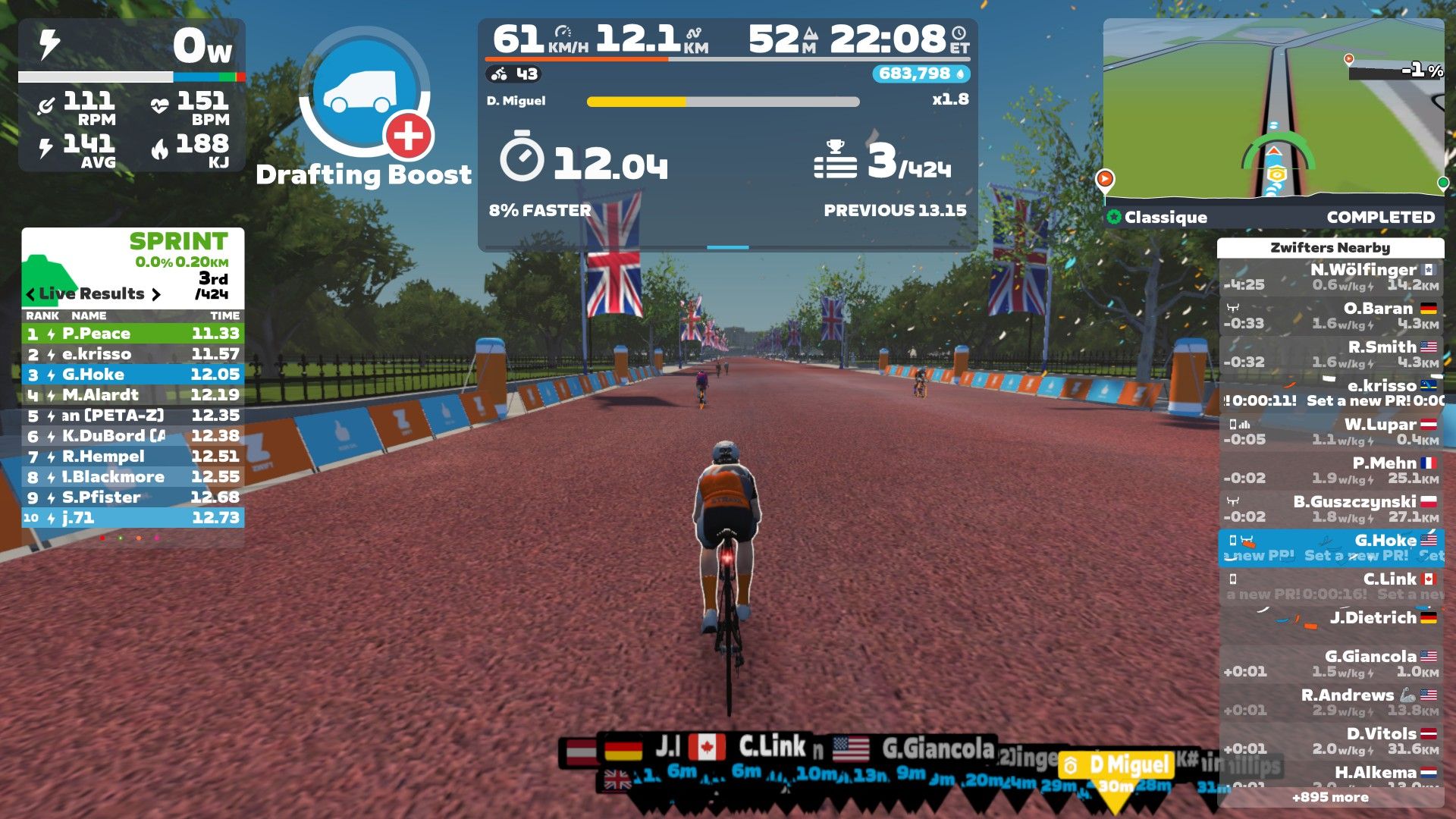This screenshot has height=819, width=1456.
Task: Pick S.Pfister leaderboard entry
Action: [x=133, y=497]
